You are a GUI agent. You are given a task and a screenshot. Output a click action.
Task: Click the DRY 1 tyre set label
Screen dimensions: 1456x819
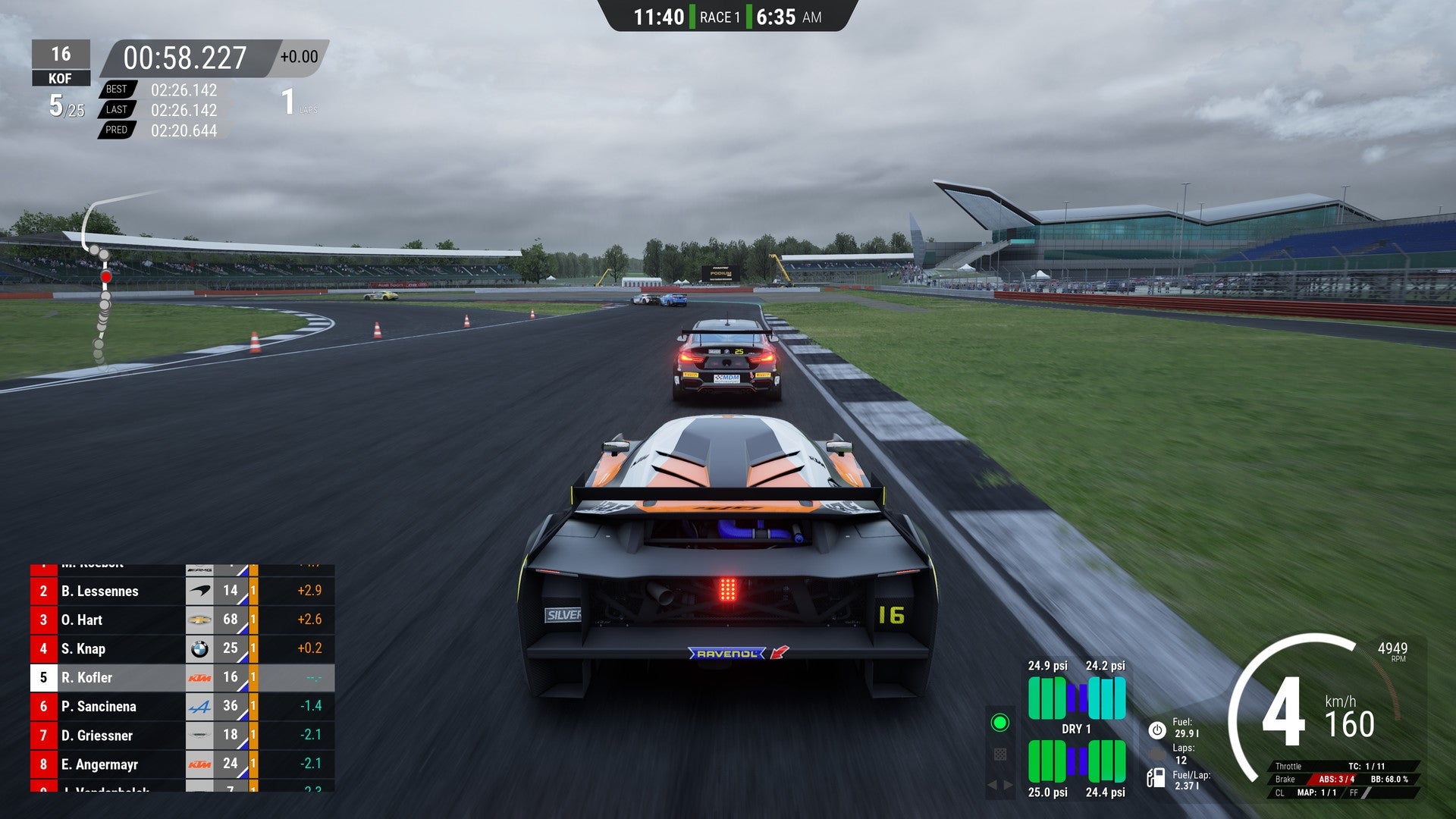[x=1075, y=729]
